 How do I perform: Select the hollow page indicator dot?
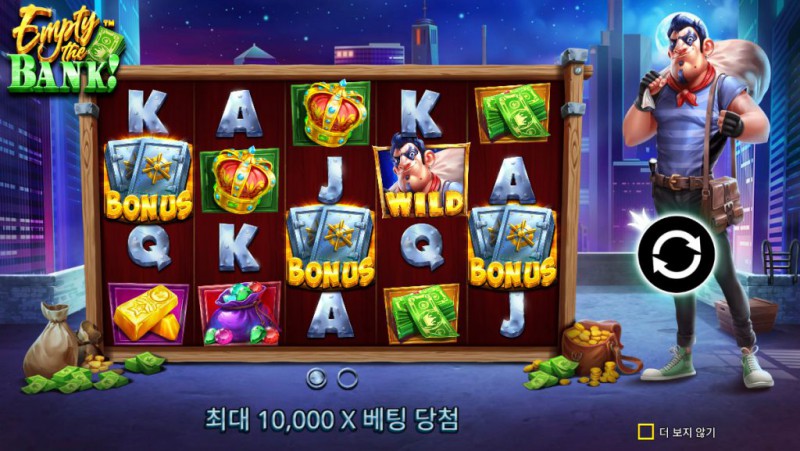(x=348, y=377)
